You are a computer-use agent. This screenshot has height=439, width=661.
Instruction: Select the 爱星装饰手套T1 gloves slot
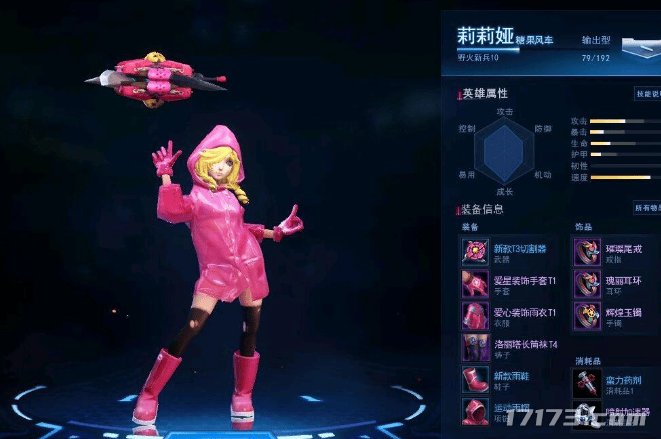[474, 284]
